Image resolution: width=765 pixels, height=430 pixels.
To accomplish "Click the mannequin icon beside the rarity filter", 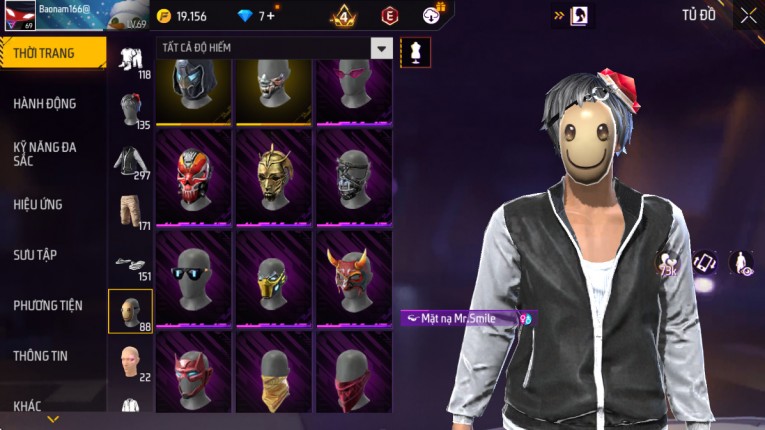I will (x=415, y=52).
